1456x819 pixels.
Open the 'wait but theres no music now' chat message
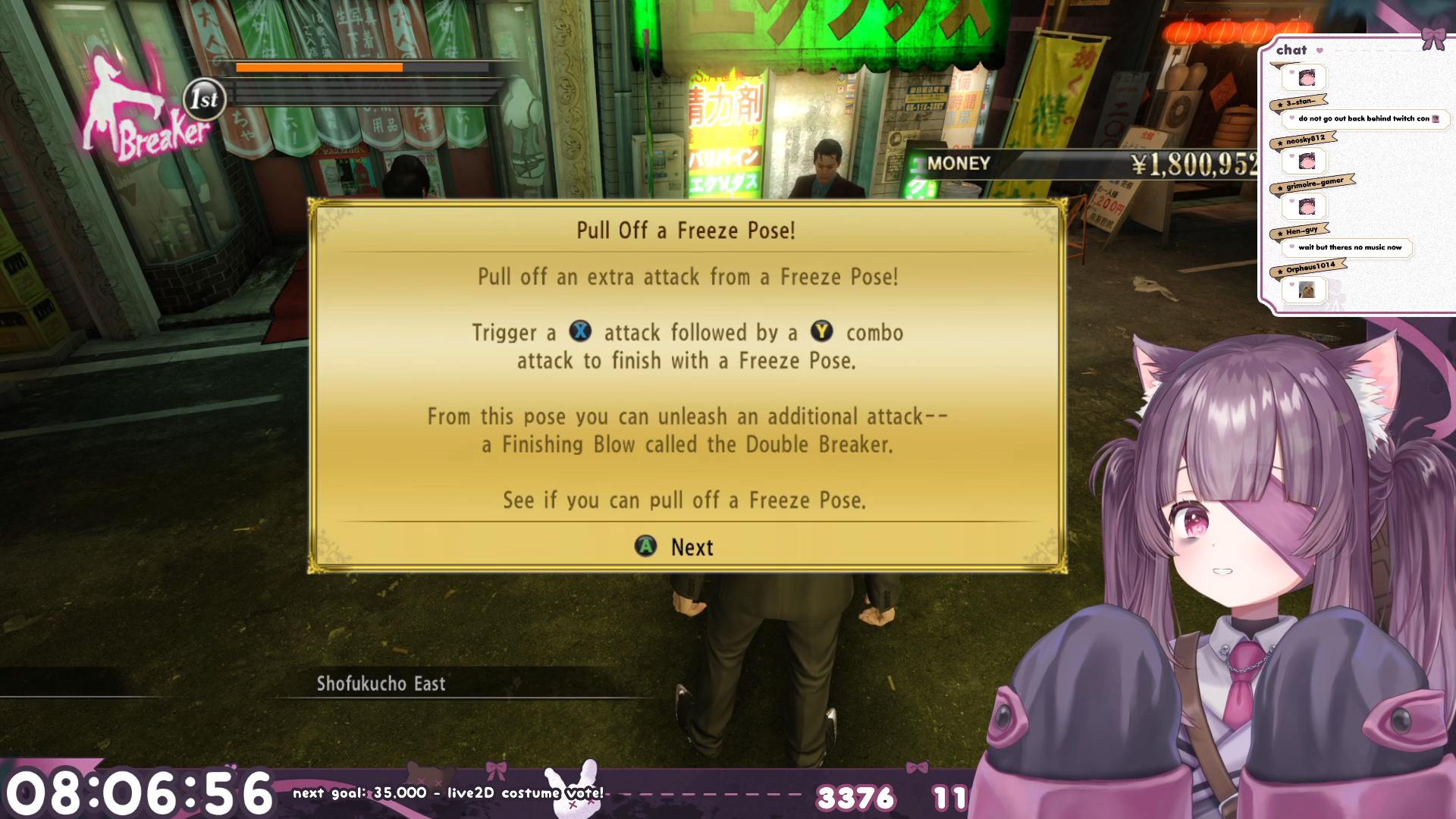(1349, 247)
